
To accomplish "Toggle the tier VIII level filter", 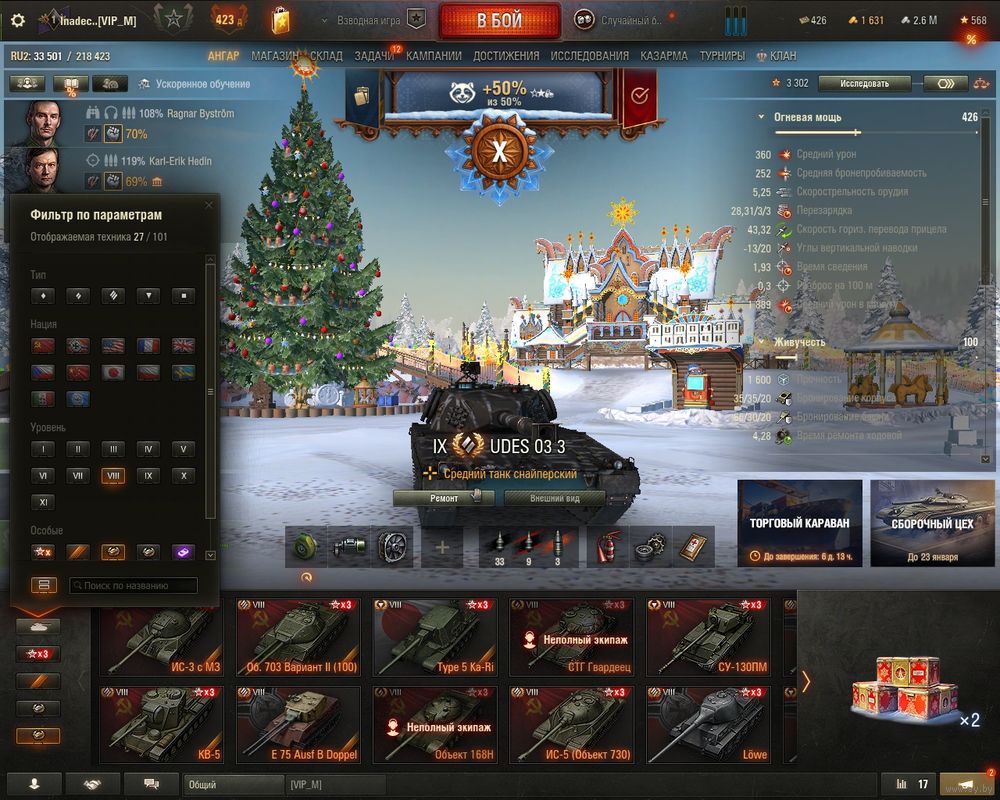I will [x=113, y=476].
